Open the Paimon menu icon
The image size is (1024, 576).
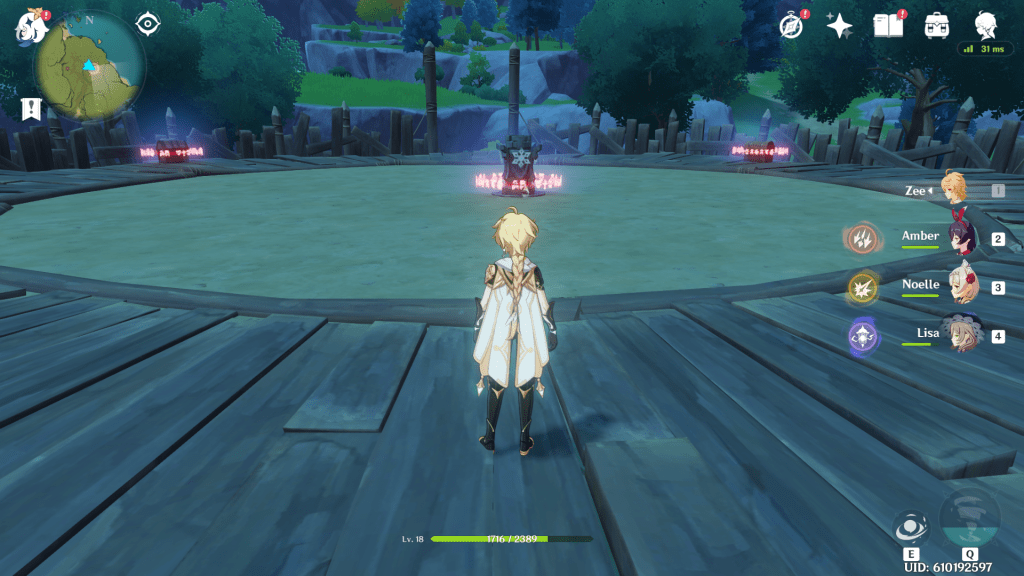[28, 26]
